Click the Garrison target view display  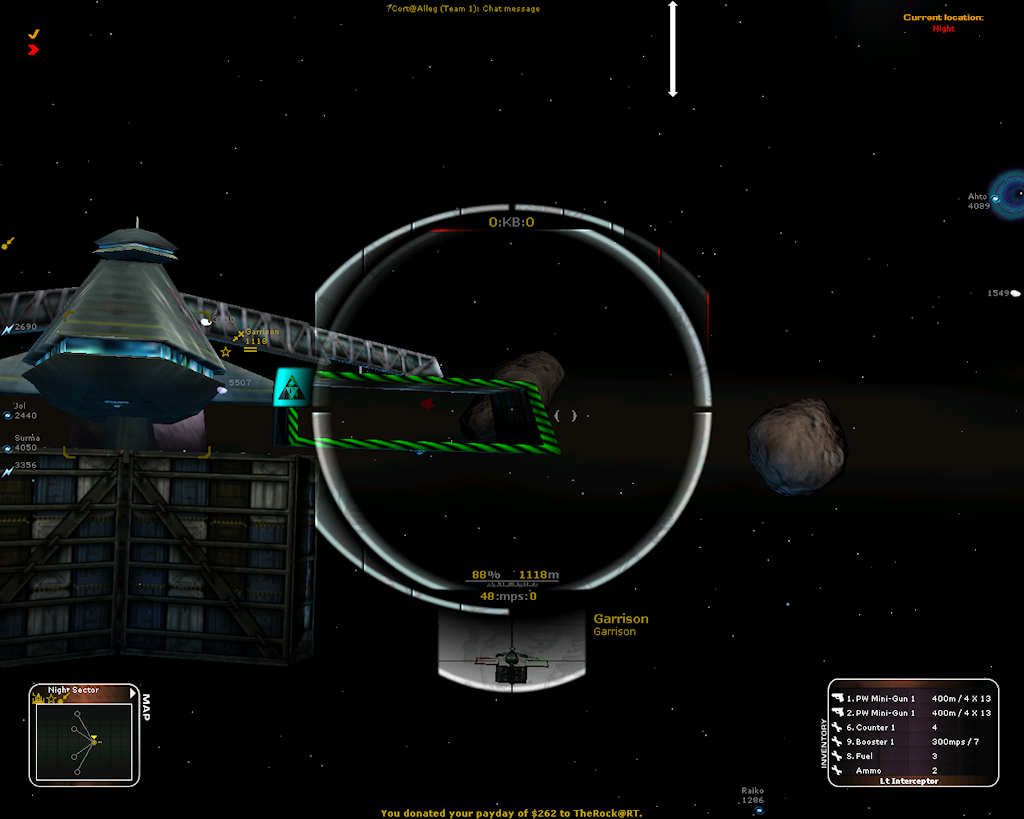(x=511, y=649)
